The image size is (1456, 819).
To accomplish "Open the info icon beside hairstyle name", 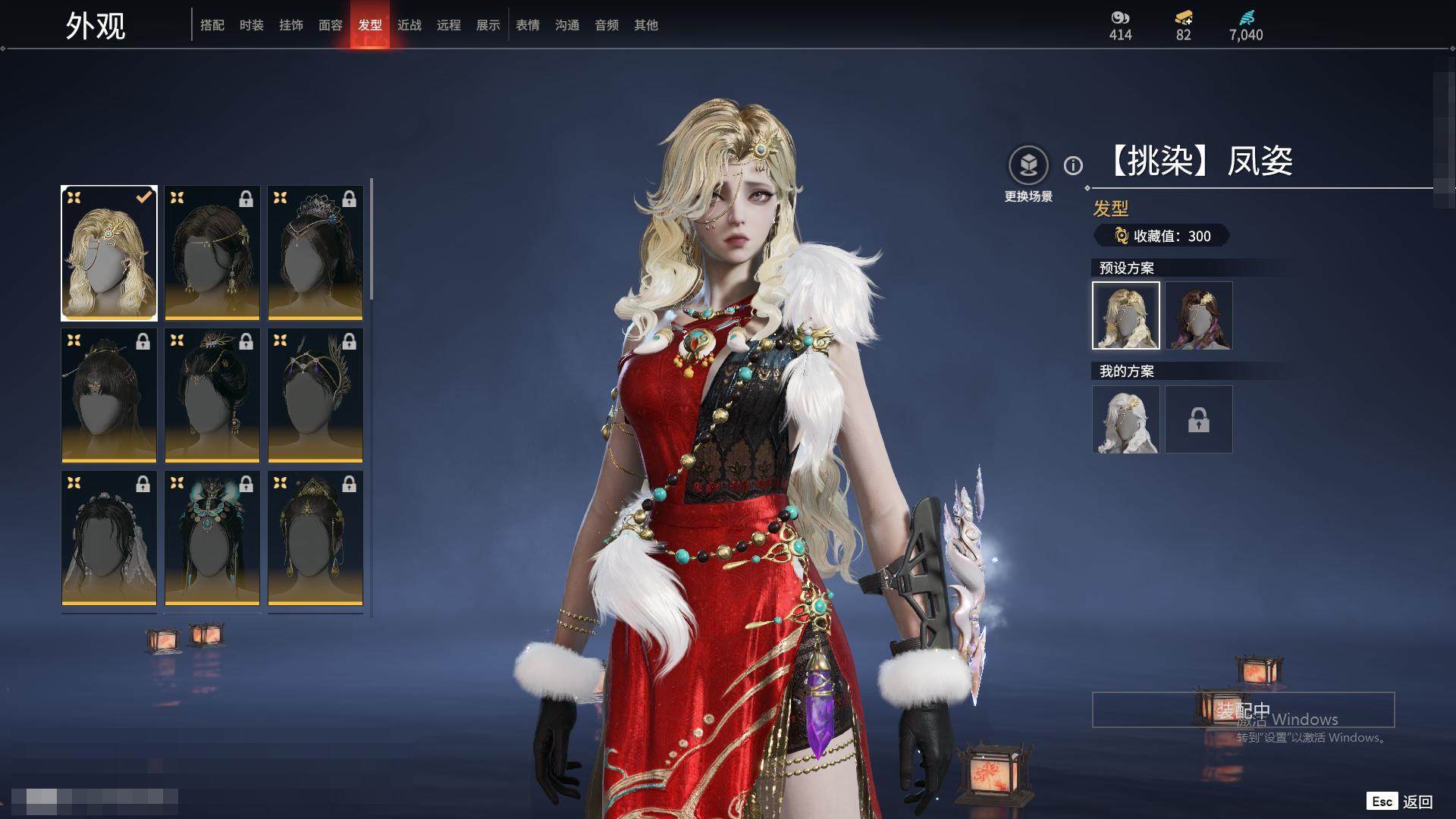I will point(1073,165).
